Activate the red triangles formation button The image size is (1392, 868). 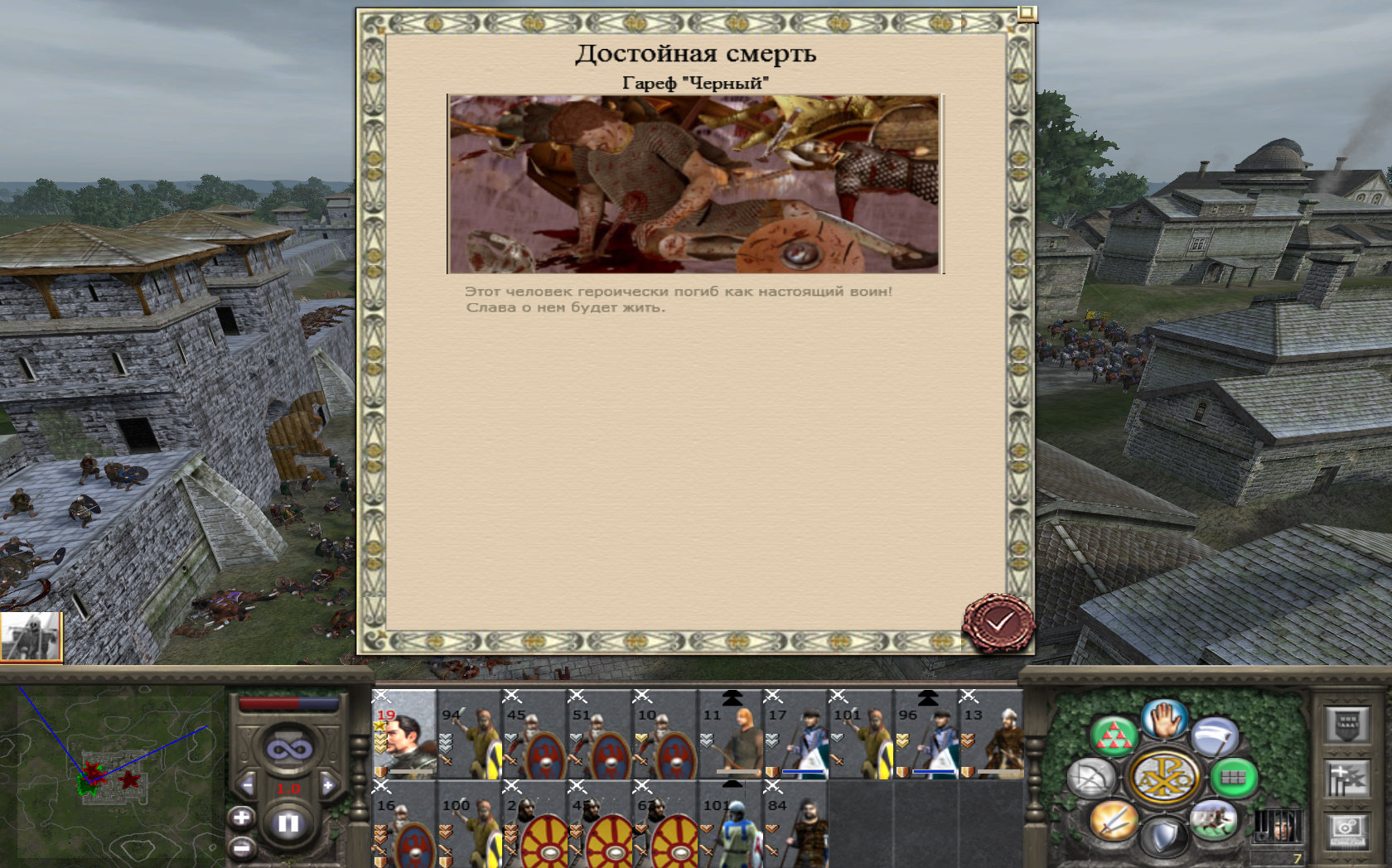coord(1114,735)
